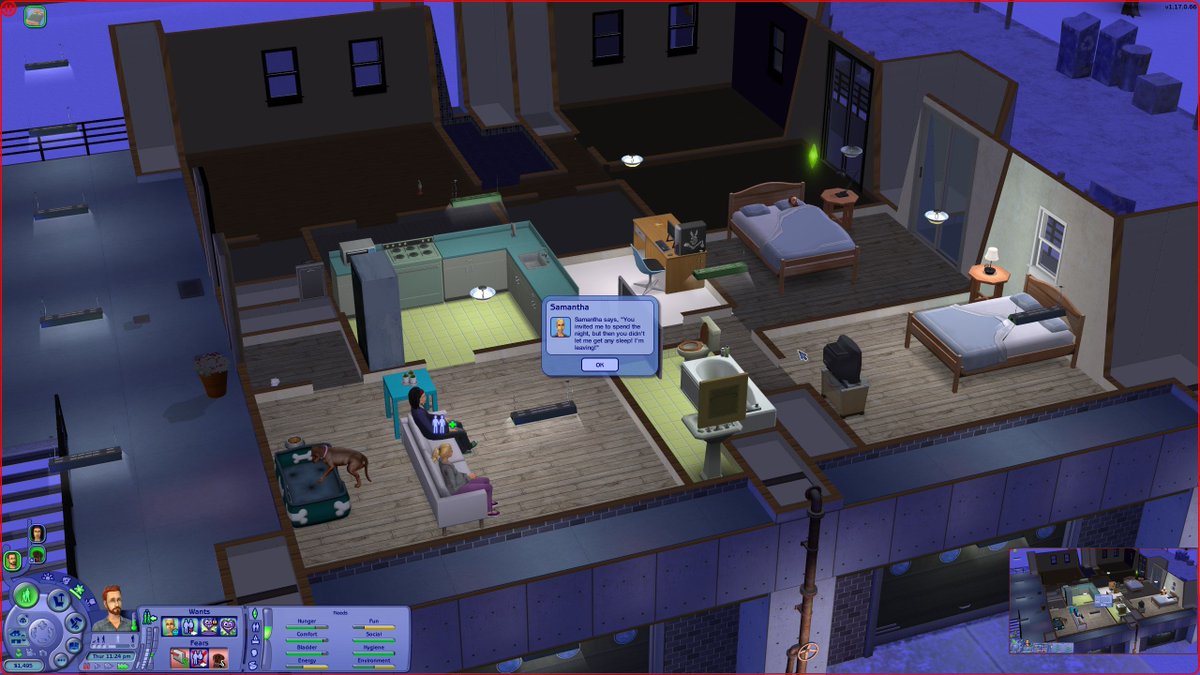The image size is (1200, 675).
Task: Select the dog portrait in the household list
Action: coord(37,553)
